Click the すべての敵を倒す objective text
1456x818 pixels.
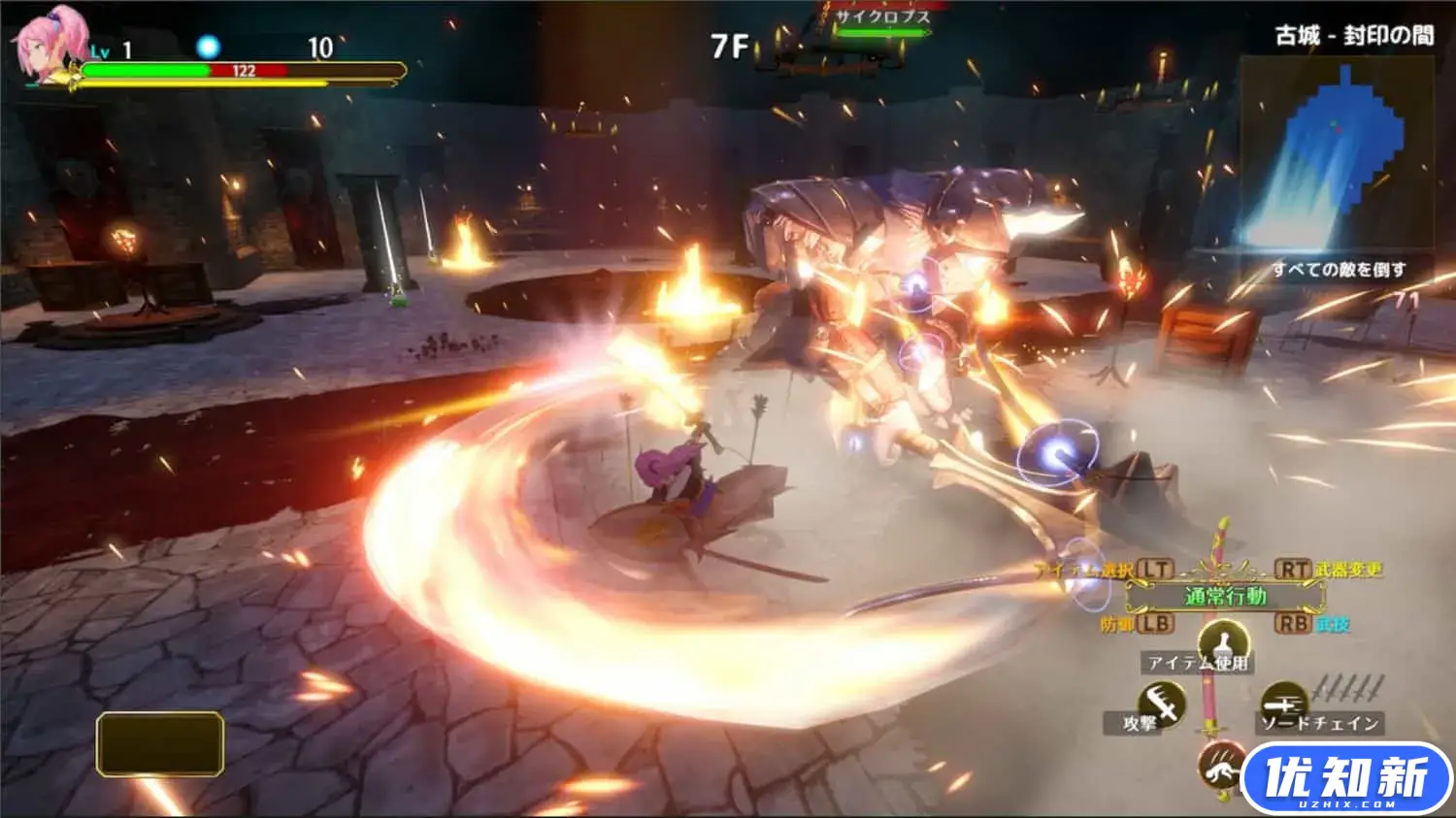[x=1339, y=269]
